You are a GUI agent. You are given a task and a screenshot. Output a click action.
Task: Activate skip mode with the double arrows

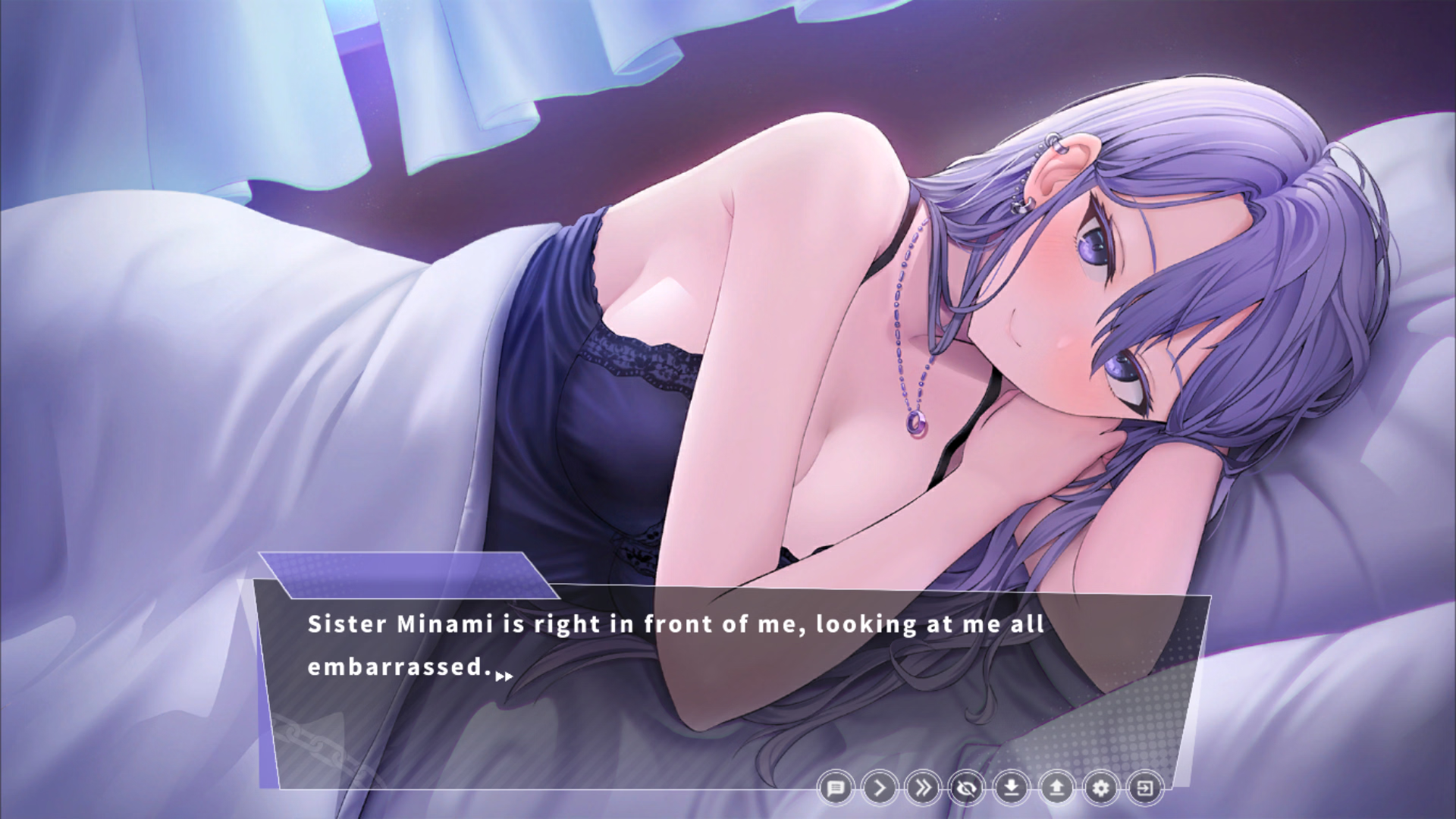click(924, 789)
